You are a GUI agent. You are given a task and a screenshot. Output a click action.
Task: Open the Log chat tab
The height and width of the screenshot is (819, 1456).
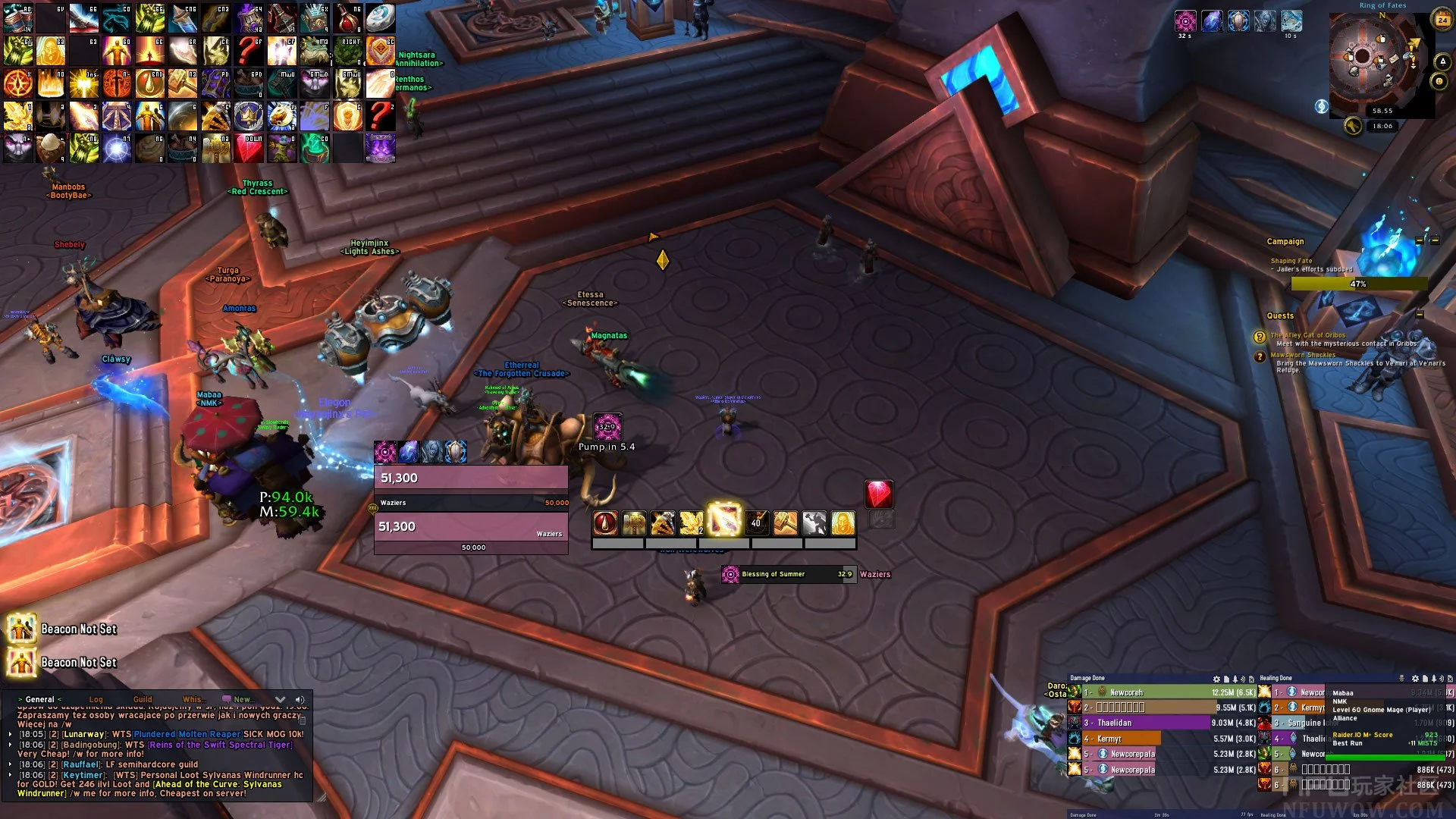tap(96, 699)
